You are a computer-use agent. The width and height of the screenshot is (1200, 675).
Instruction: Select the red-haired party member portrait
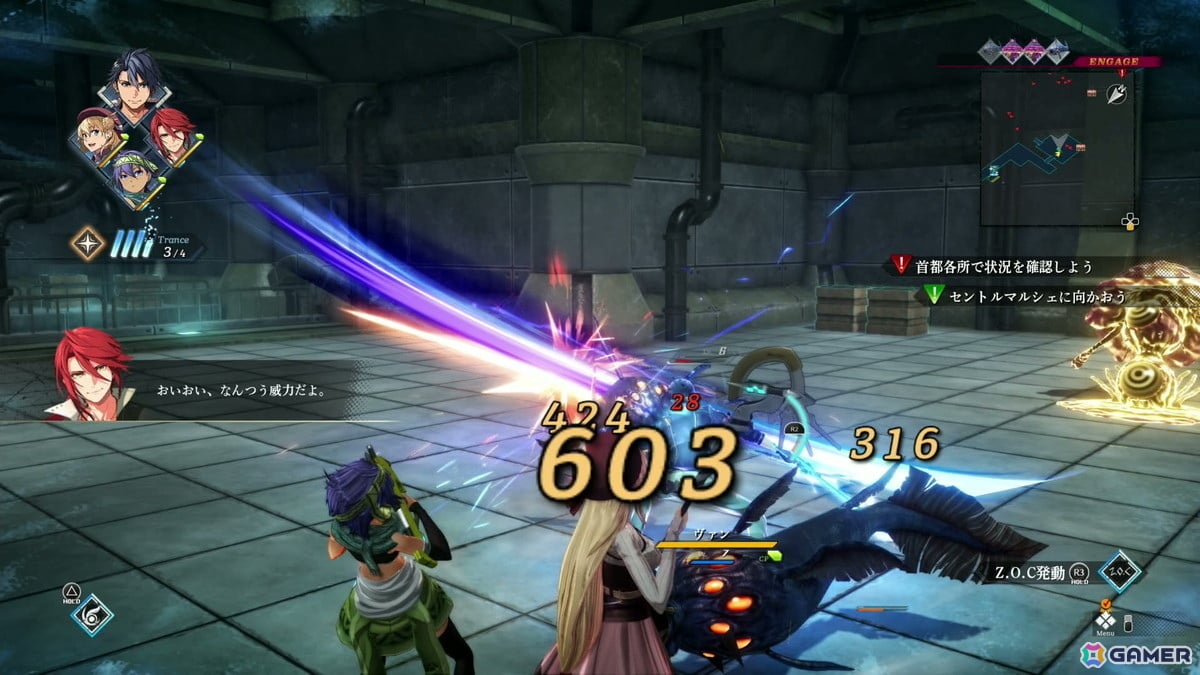pos(171,136)
